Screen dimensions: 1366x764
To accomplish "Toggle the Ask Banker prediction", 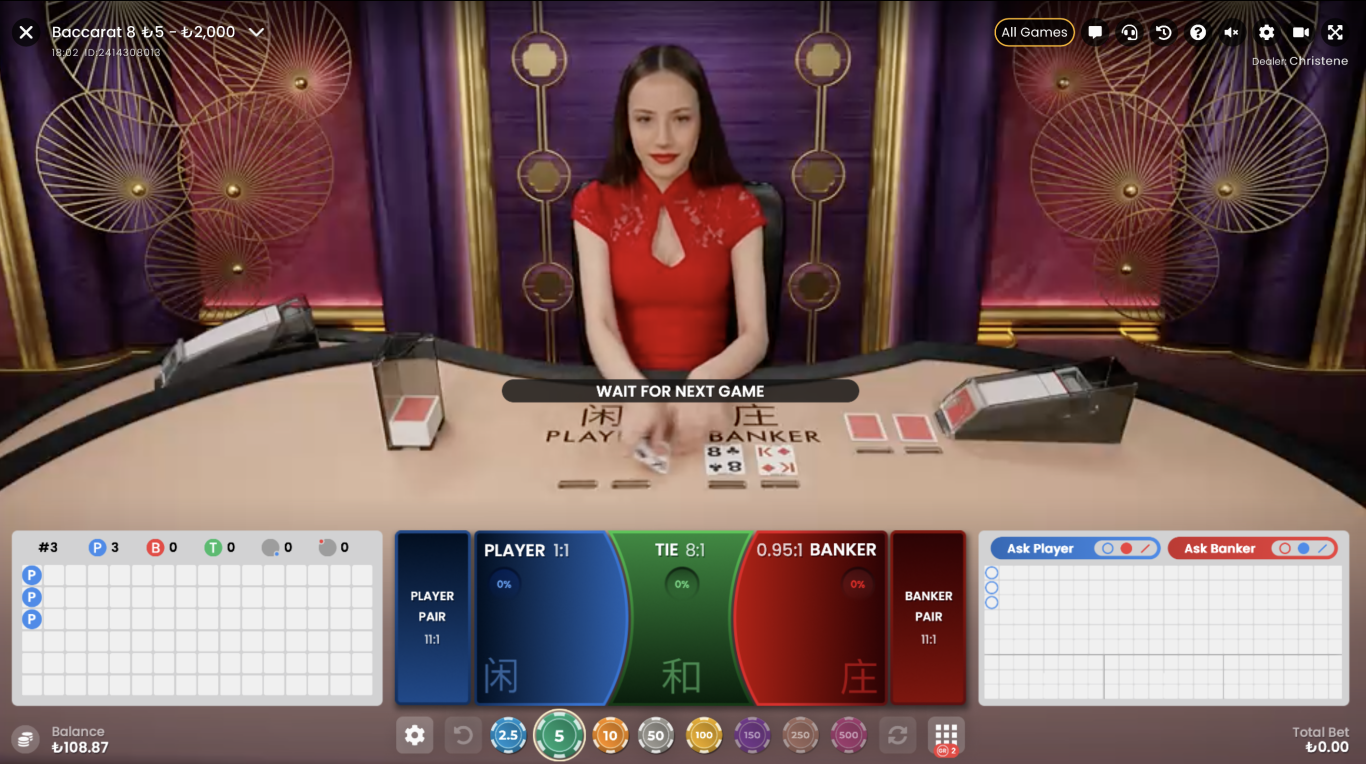I will [x=1252, y=547].
